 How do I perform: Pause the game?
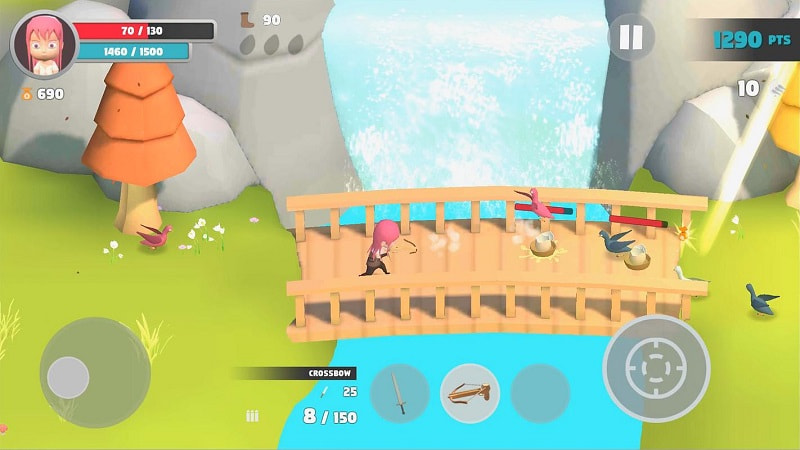click(x=631, y=38)
